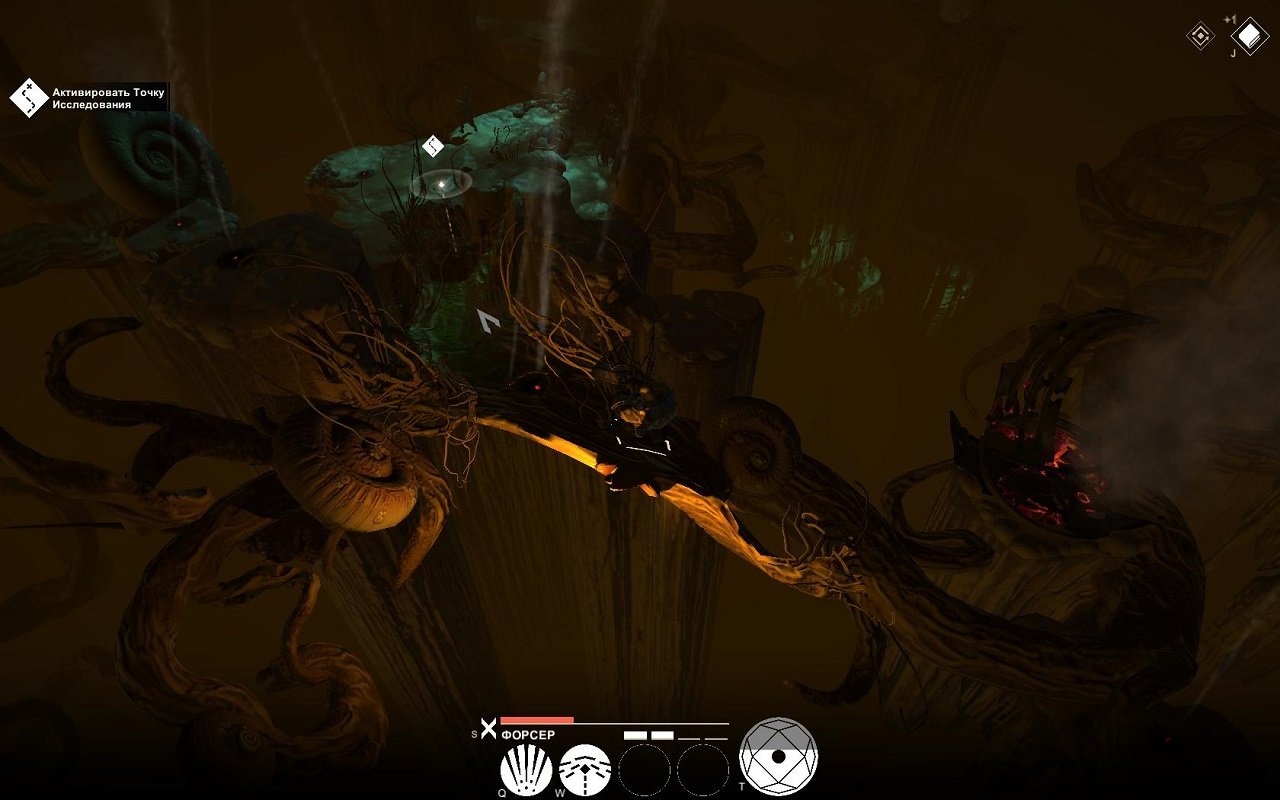
Task: Open the journal book icon
Action: coord(1249,37)
